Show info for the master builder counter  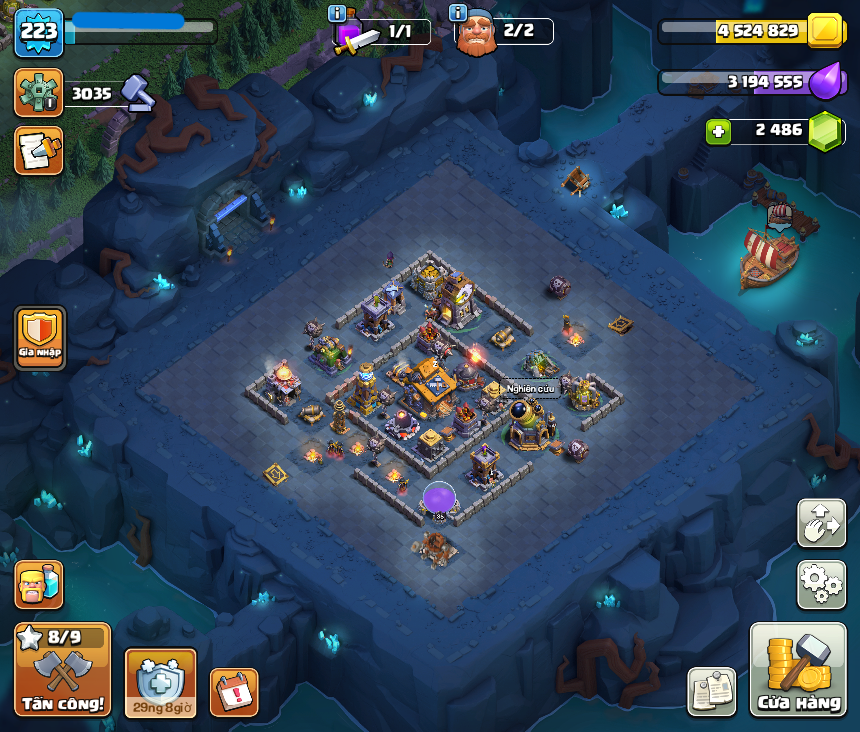coord(458,13)
